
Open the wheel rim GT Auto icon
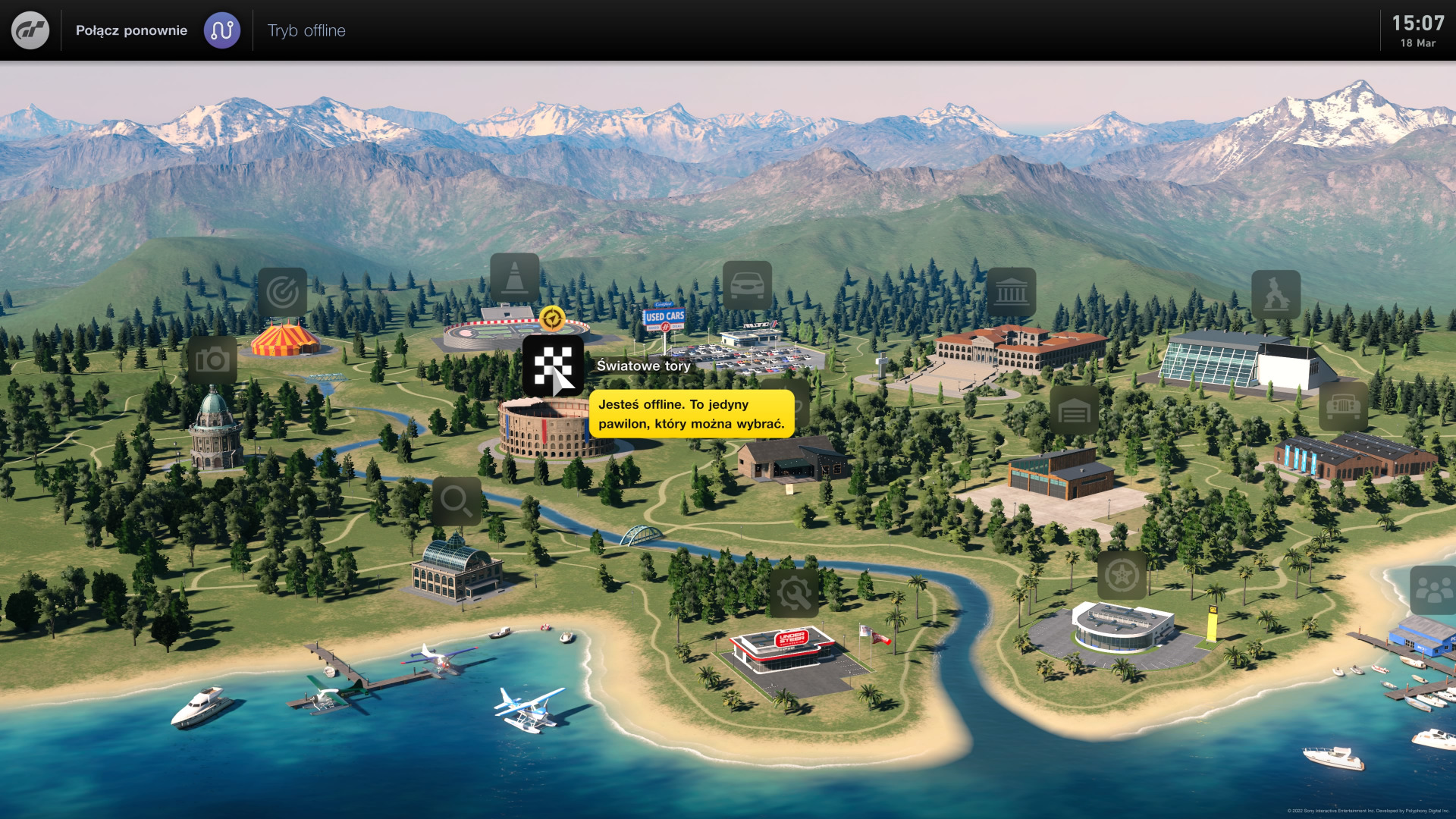(1122, 576)
